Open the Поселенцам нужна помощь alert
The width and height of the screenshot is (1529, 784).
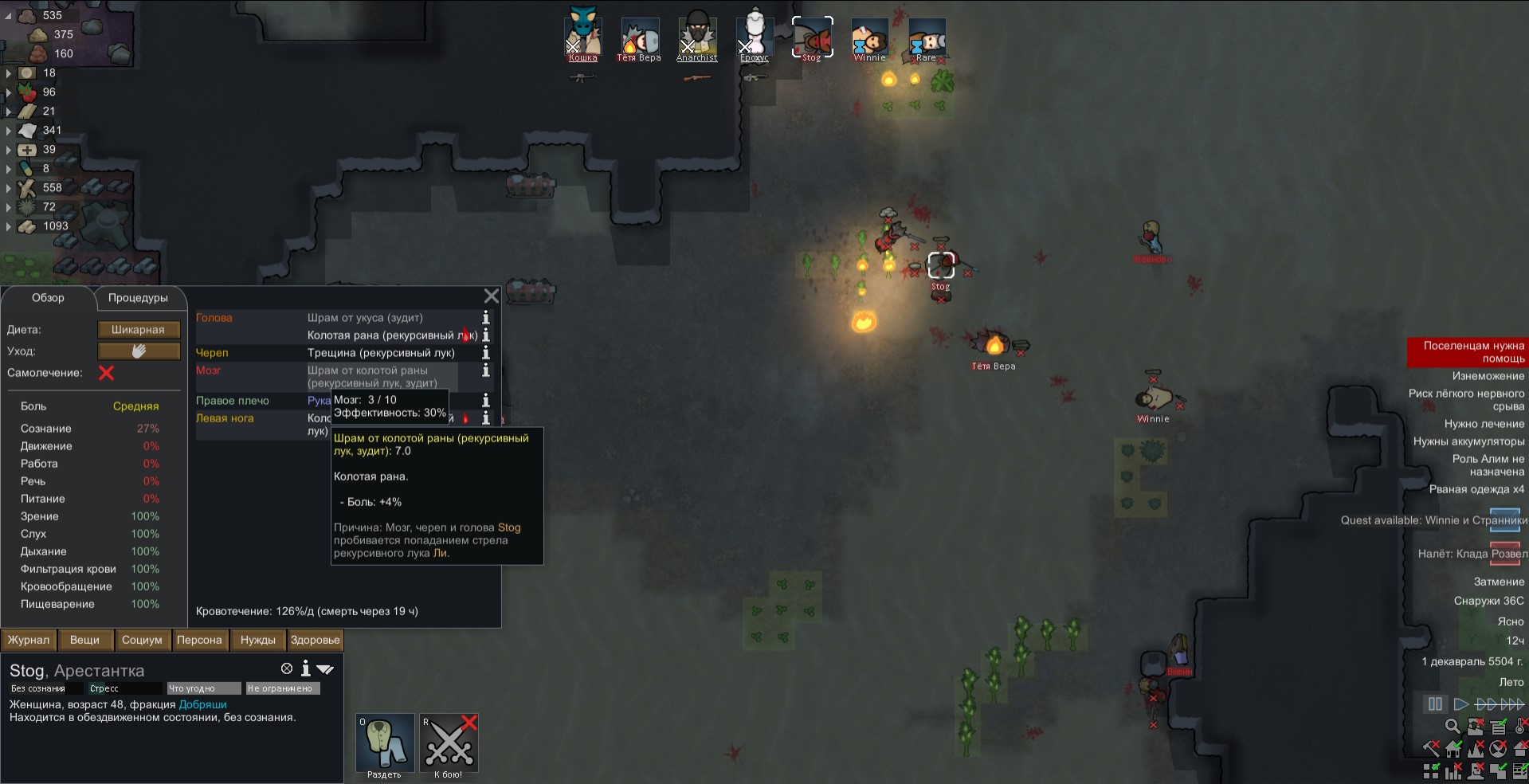click(x=1466, y=352)
